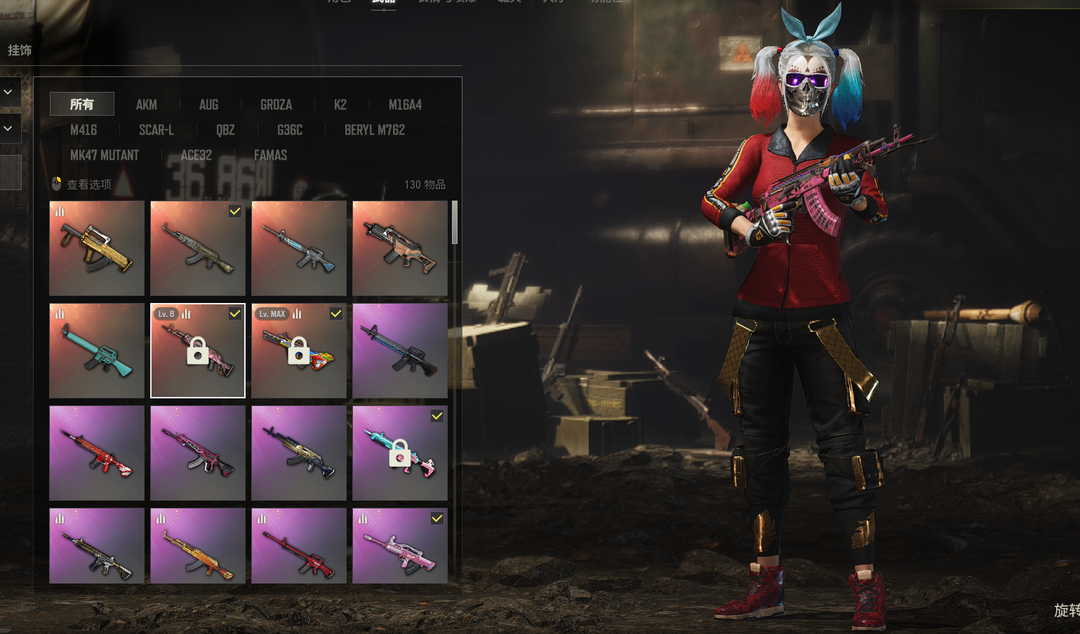Click the skin list scrollbar
The image size is (1080, 634).
(456, 223)
